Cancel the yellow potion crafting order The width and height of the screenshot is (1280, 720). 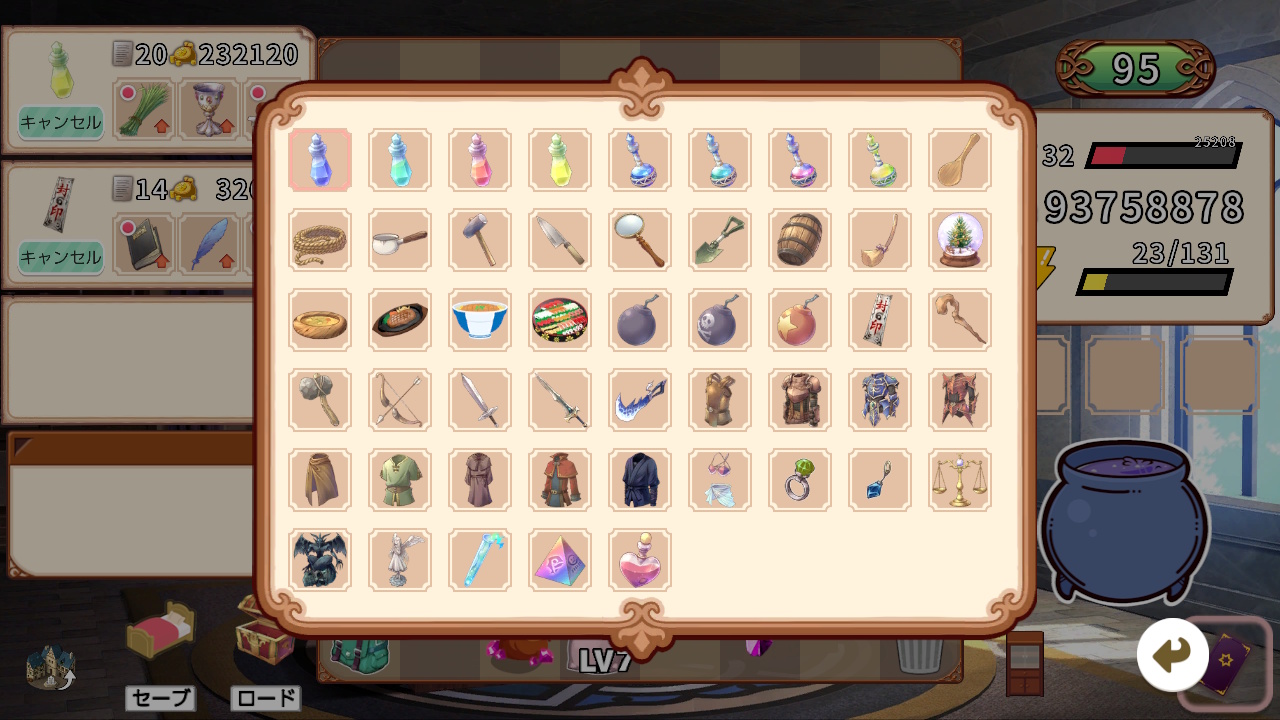pos(61,122)
